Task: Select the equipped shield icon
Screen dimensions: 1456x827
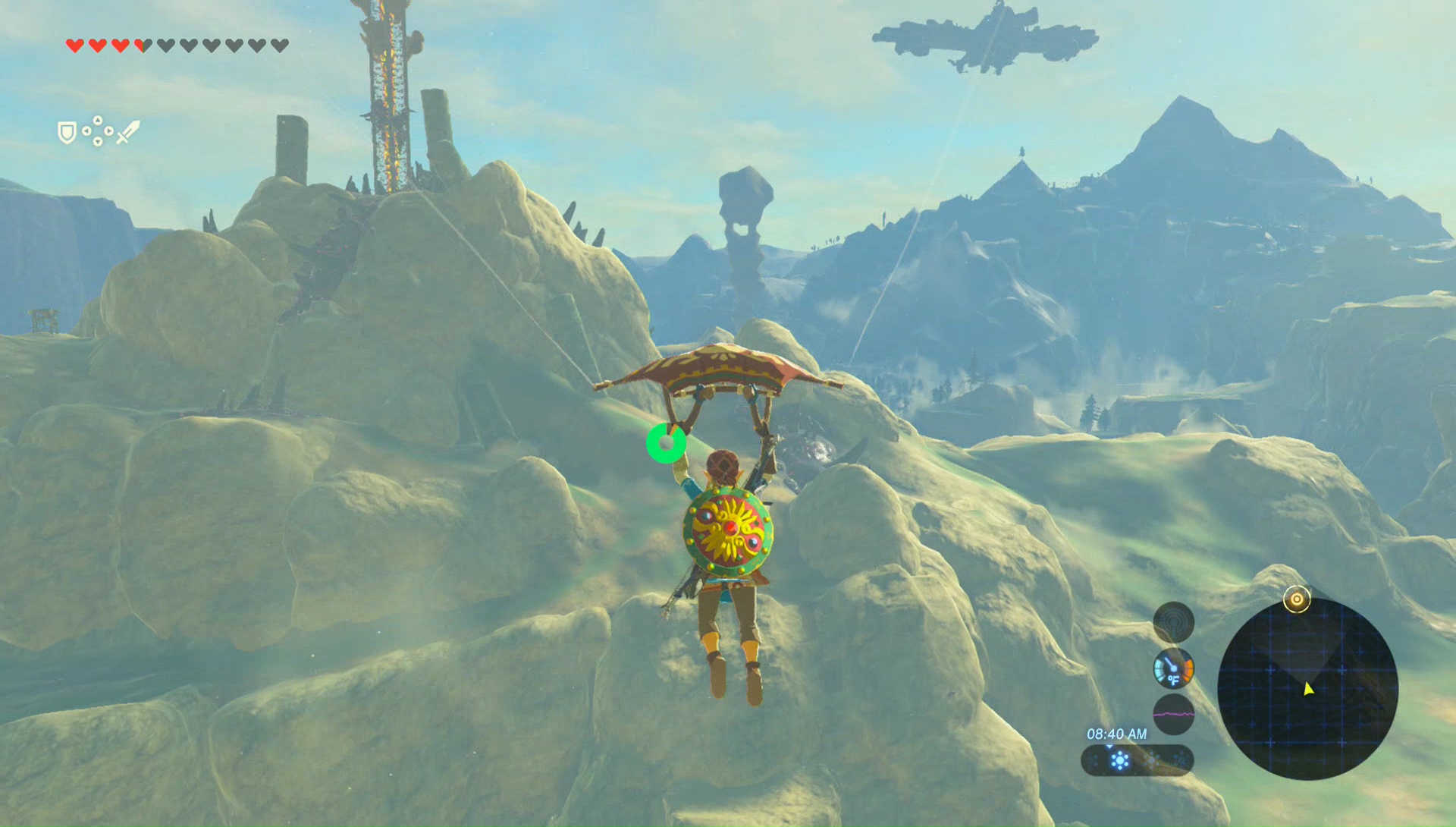Action: [67, 133]
